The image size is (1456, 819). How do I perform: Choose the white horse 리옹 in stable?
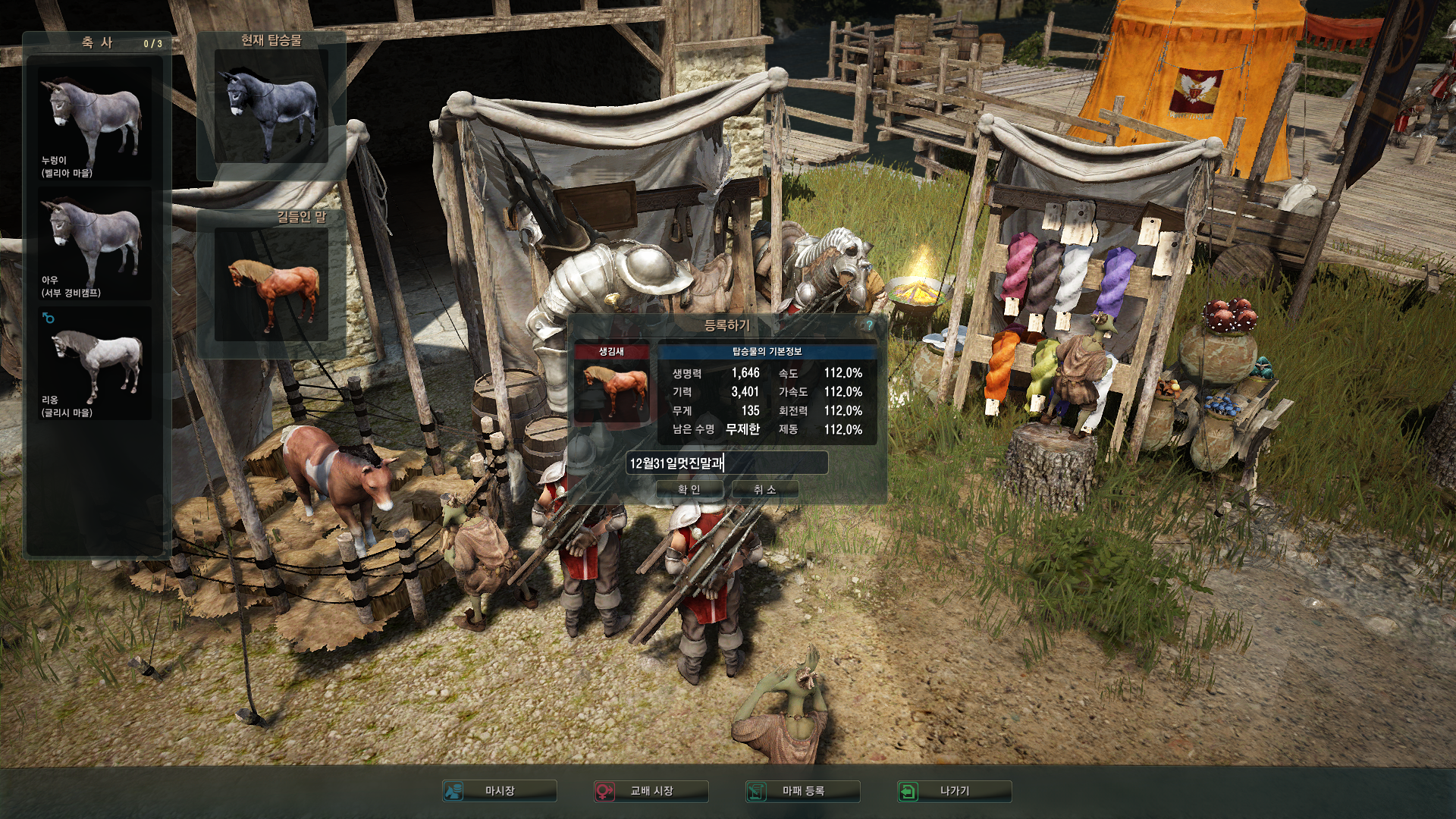(95, 363)
